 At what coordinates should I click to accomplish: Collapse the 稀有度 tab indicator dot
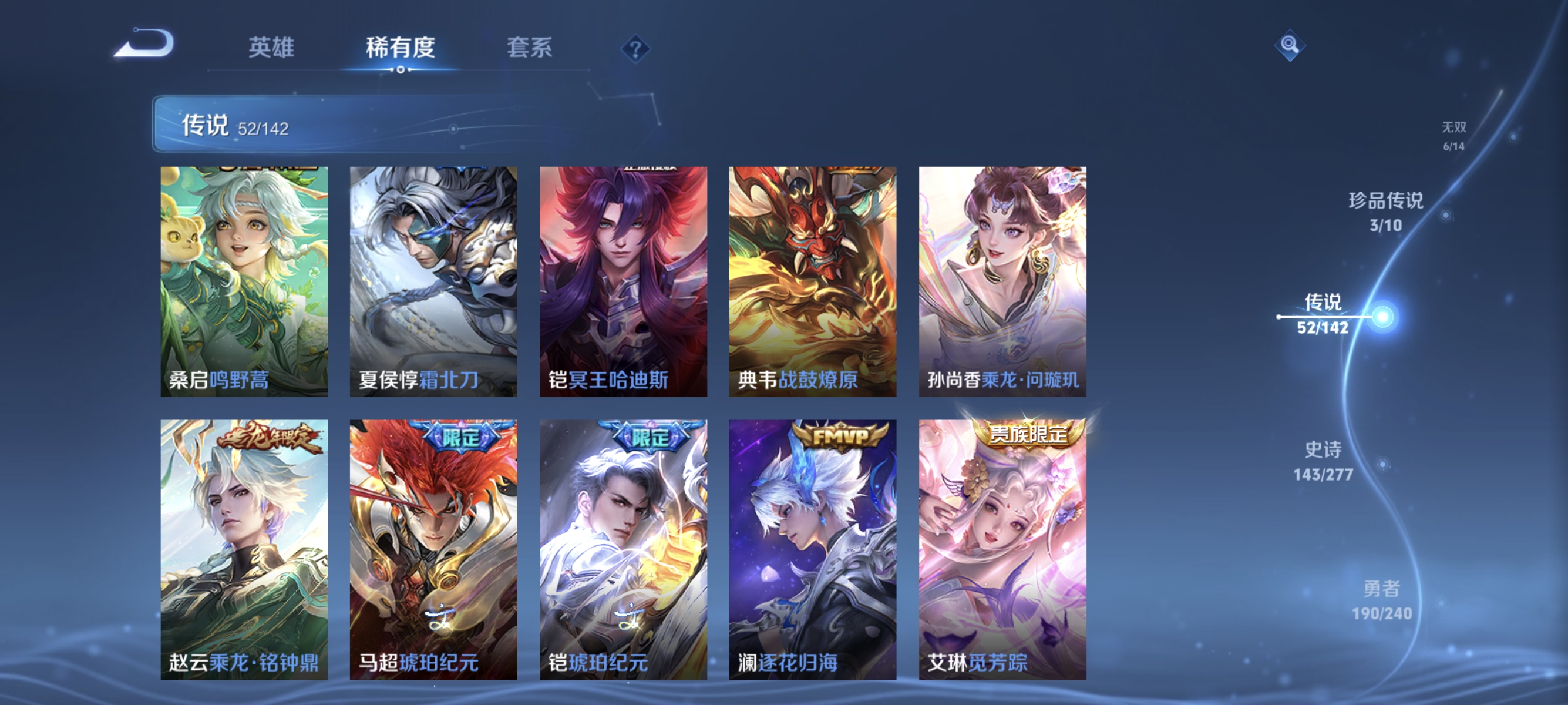(x=402, y=69)
